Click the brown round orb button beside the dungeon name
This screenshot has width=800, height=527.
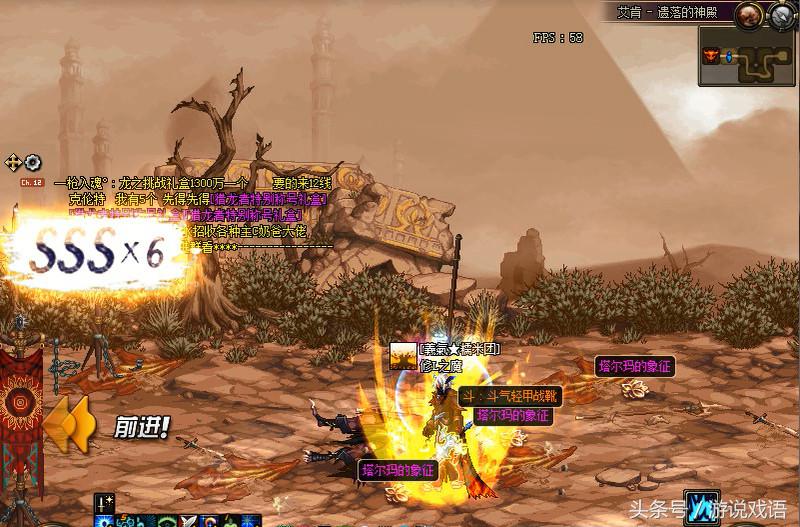pos(750,15)
